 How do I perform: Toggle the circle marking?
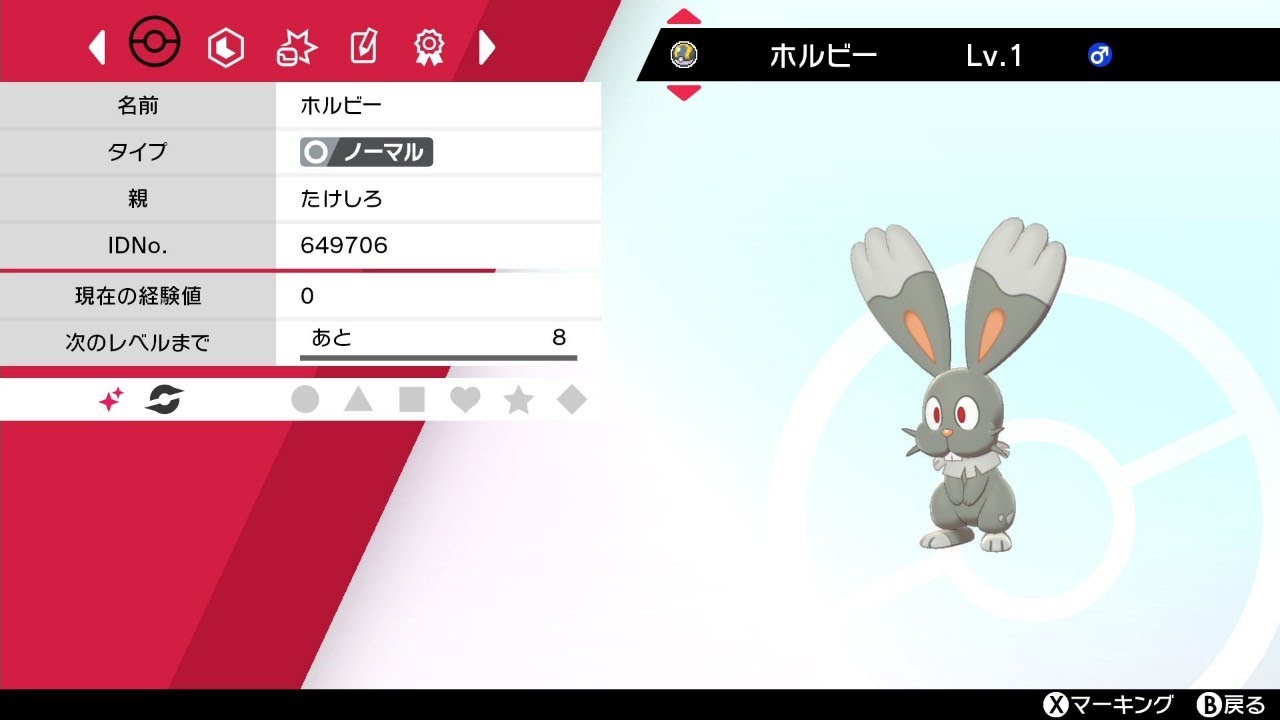click(x=308, y=398)
